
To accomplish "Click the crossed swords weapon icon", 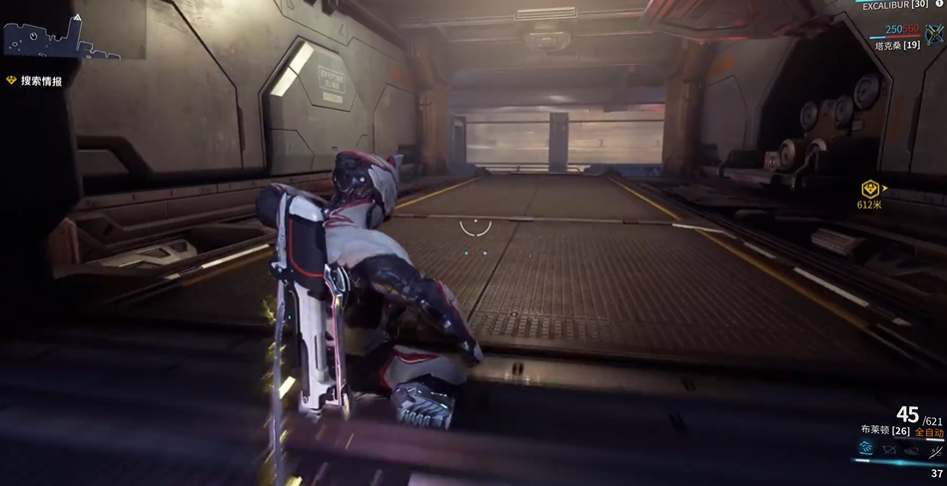I will (935, 35).
